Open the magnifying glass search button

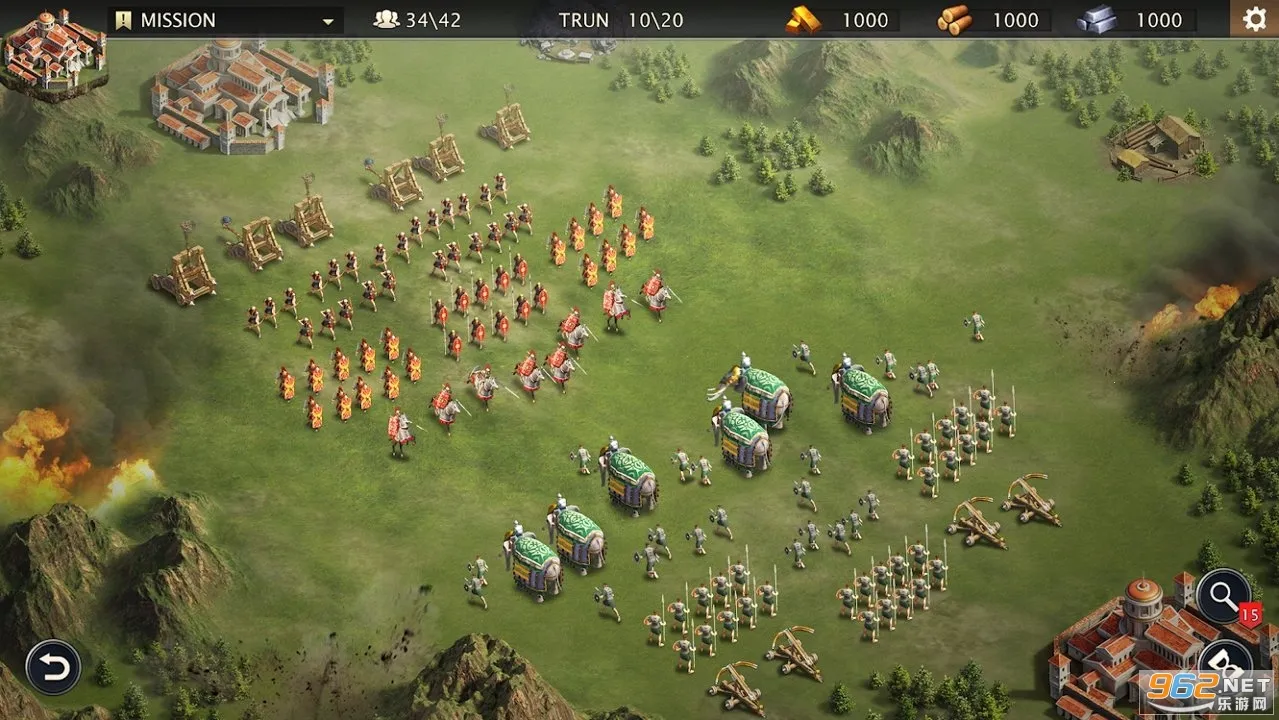tap(1223, 597)
